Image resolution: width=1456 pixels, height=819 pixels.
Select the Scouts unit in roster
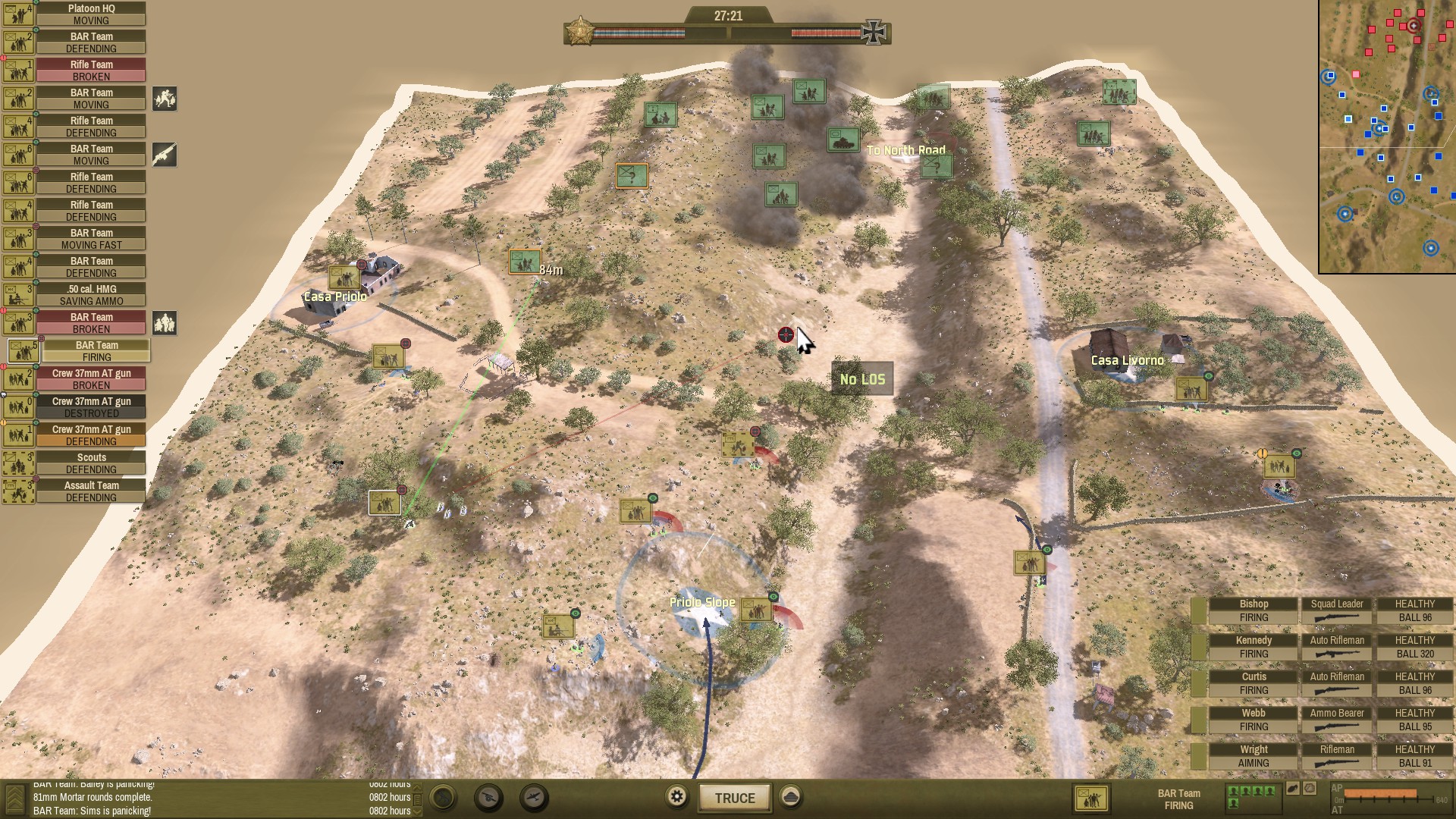[x=90, y=463]
